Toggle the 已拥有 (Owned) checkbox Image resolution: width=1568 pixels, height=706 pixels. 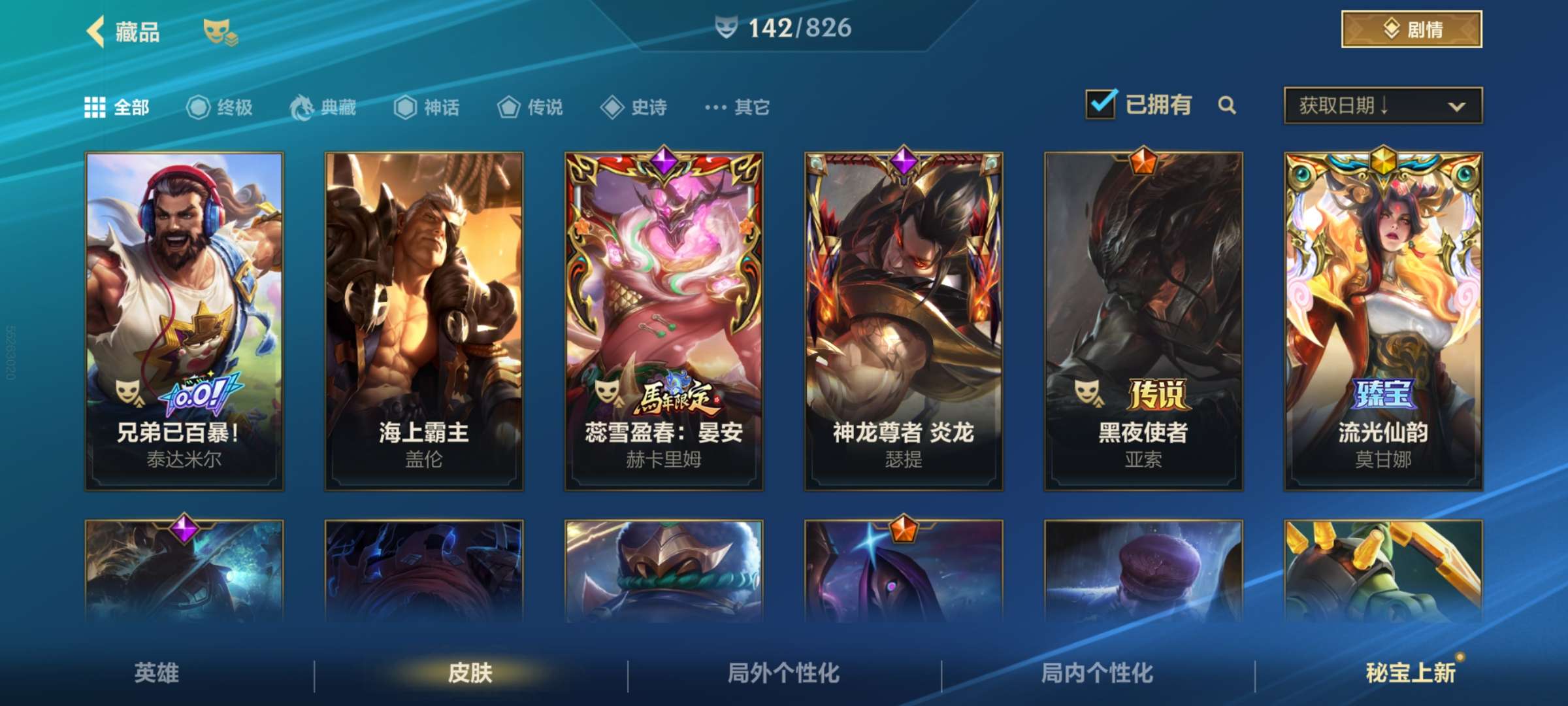pyautogui.click(x=1102, y=104)
